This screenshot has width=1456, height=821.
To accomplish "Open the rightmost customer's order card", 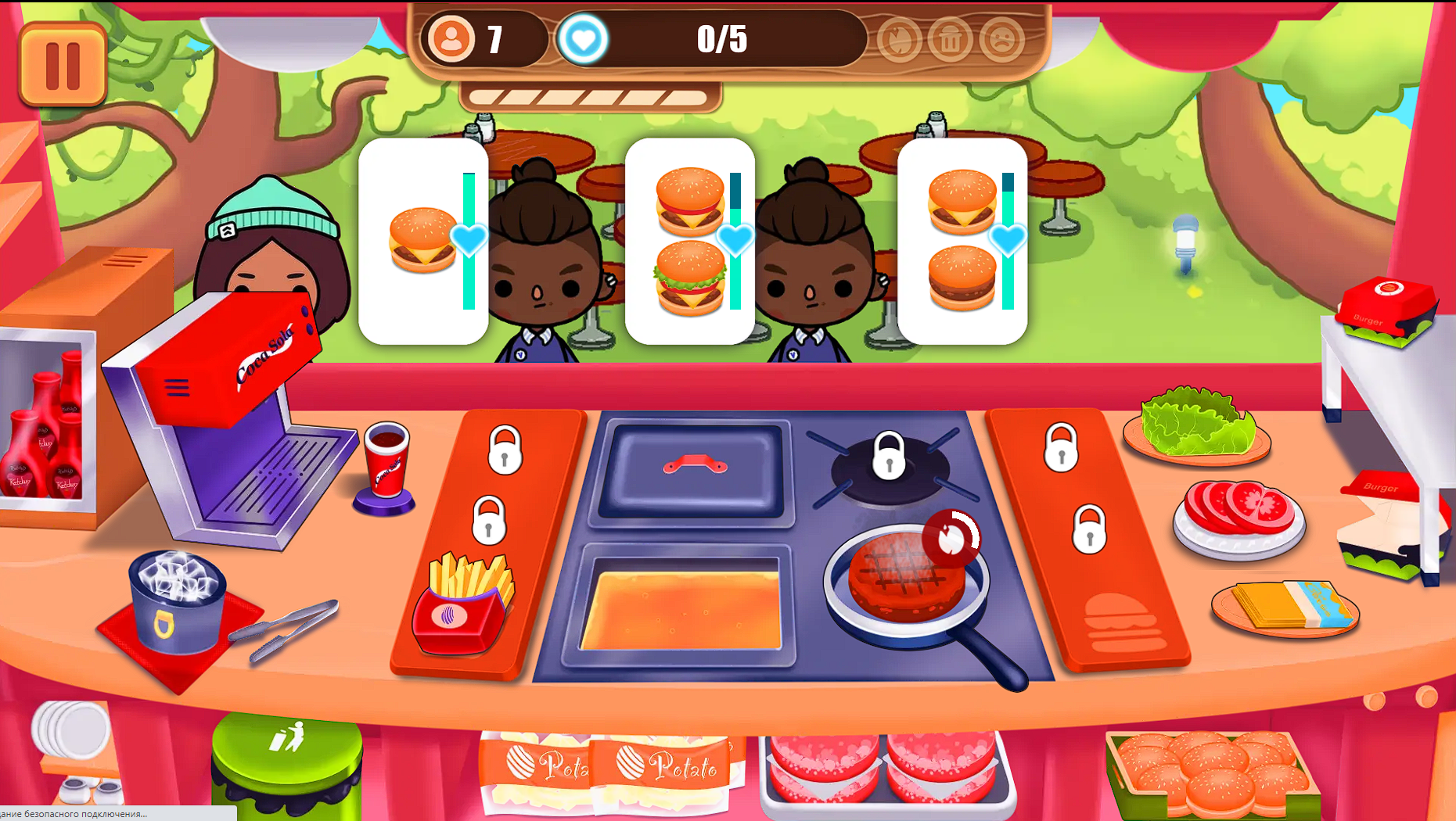I will point(961,242).
